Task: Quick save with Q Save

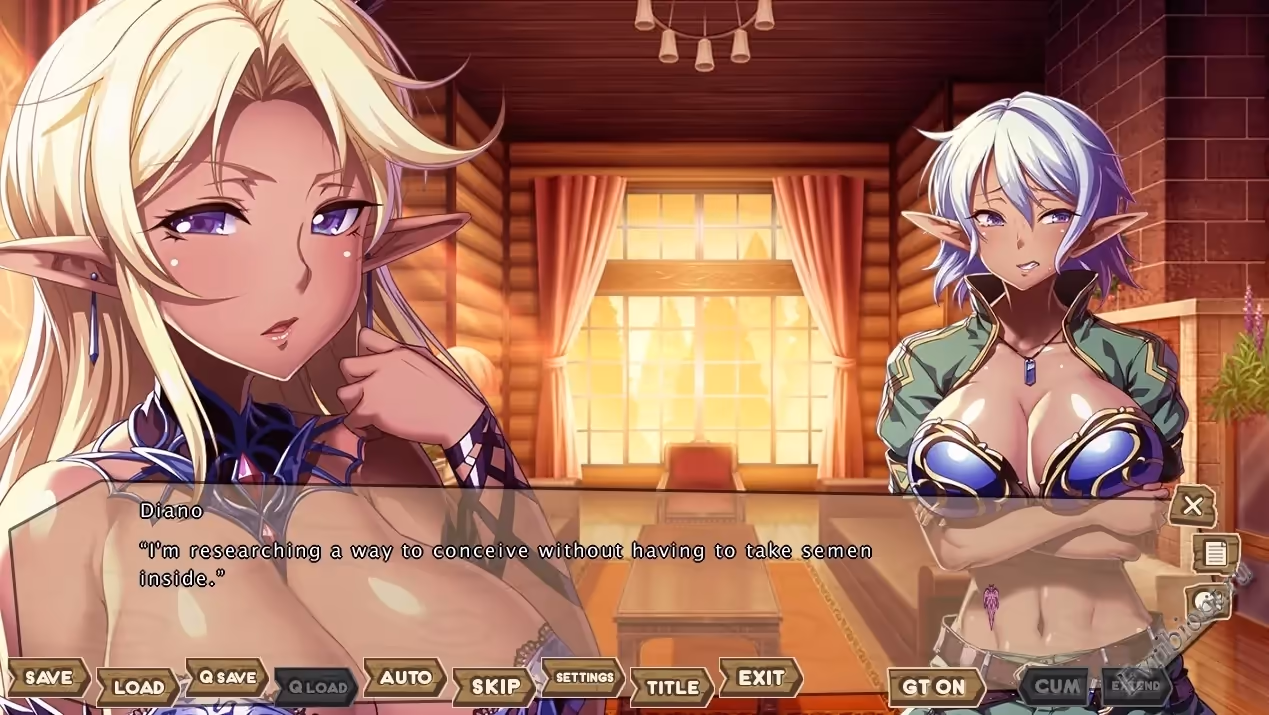Action: (228, 677)
